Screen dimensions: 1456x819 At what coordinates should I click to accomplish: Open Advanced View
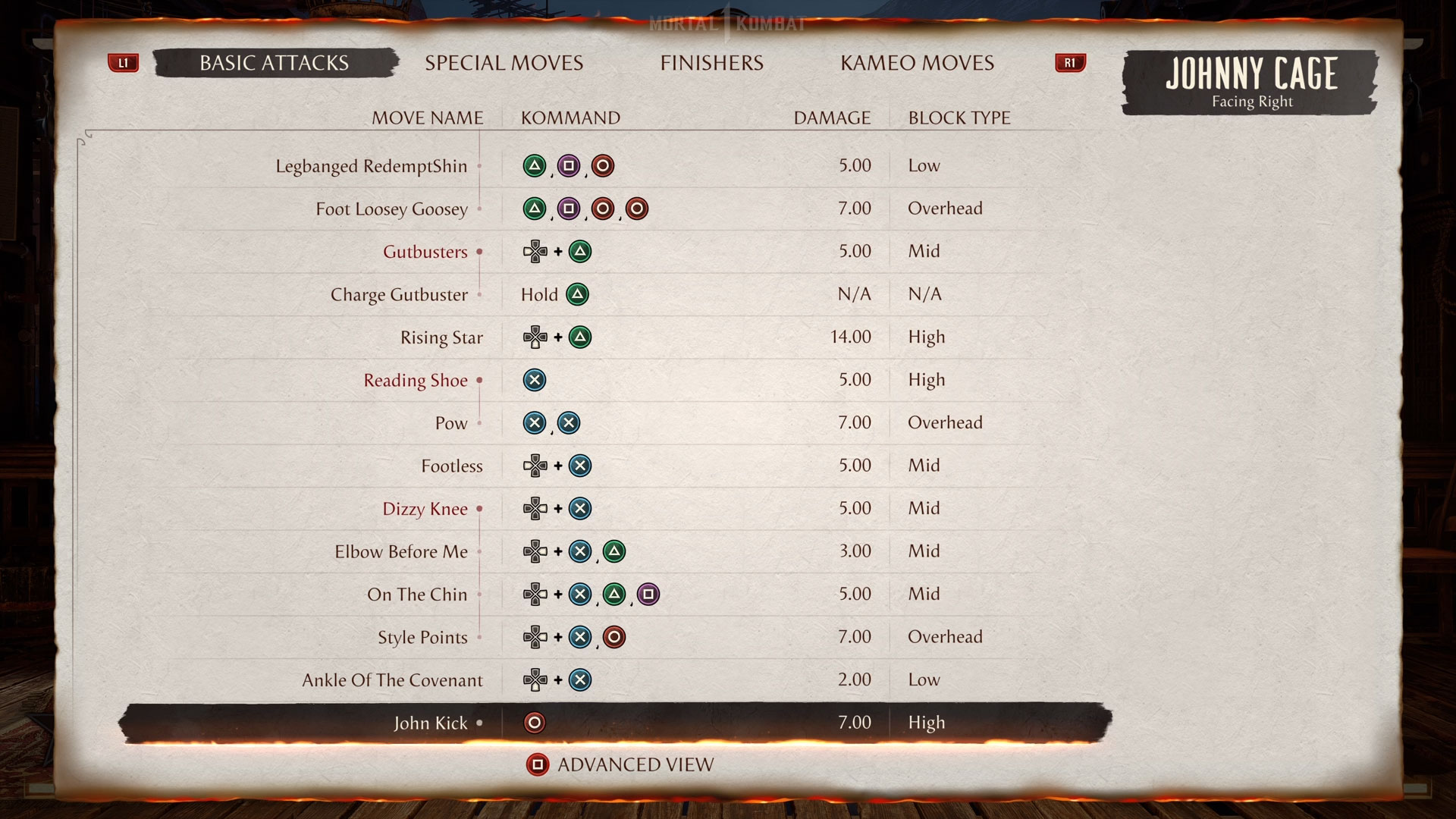635,764
